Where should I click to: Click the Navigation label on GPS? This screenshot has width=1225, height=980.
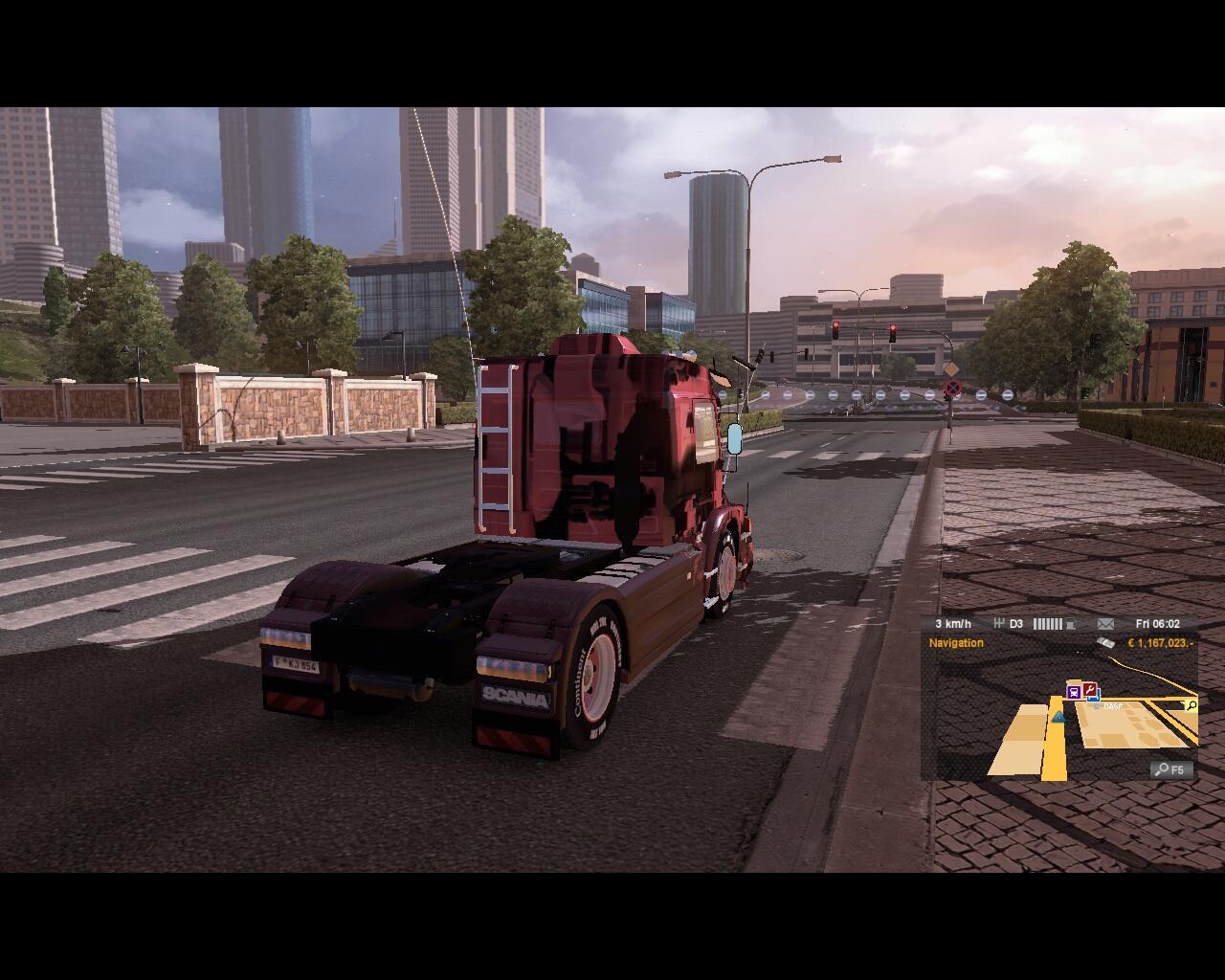(956, 643)
